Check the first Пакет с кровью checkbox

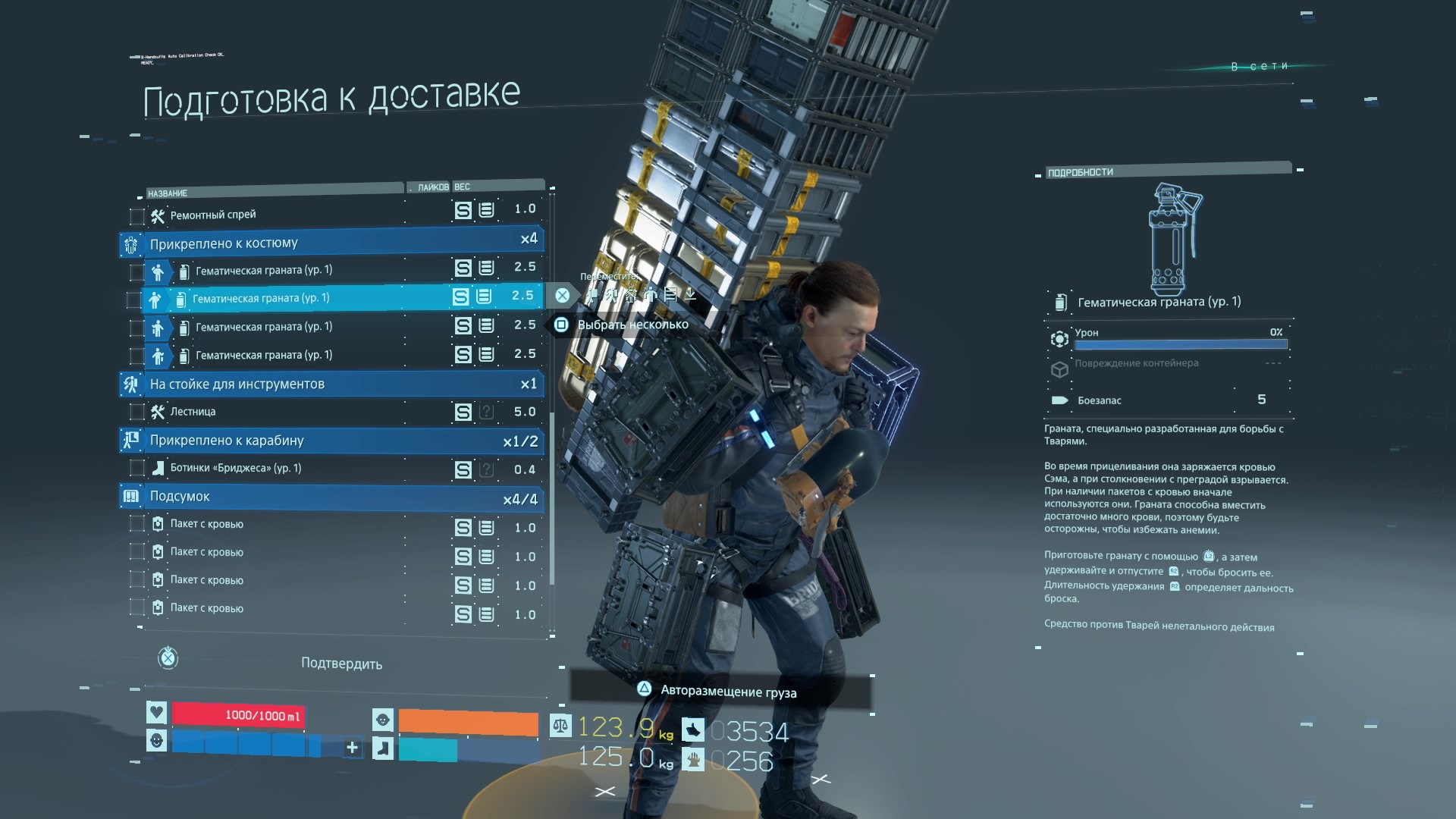click(136, 524)
